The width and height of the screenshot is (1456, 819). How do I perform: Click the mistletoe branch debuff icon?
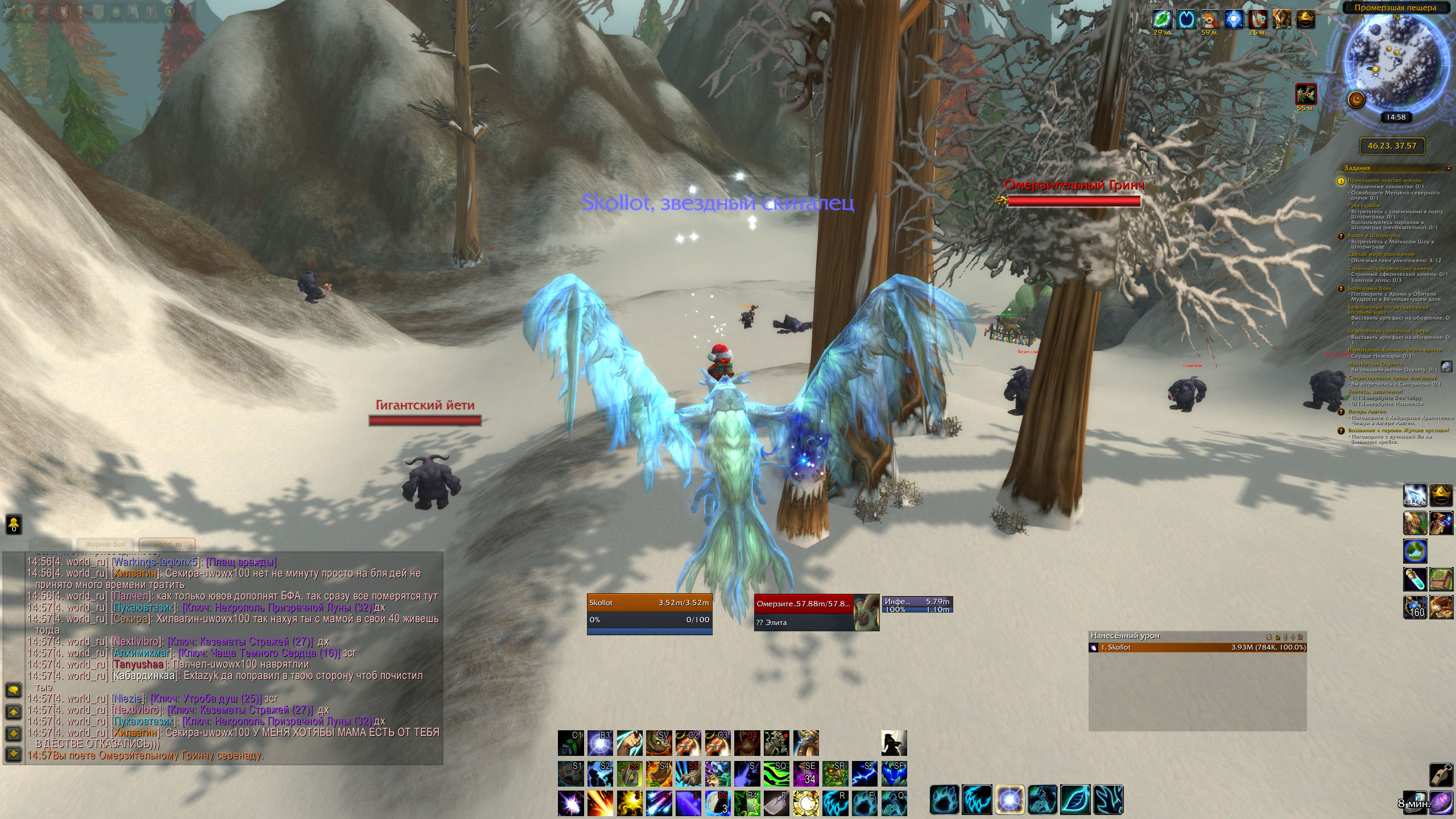click(x=1306, y=94)
